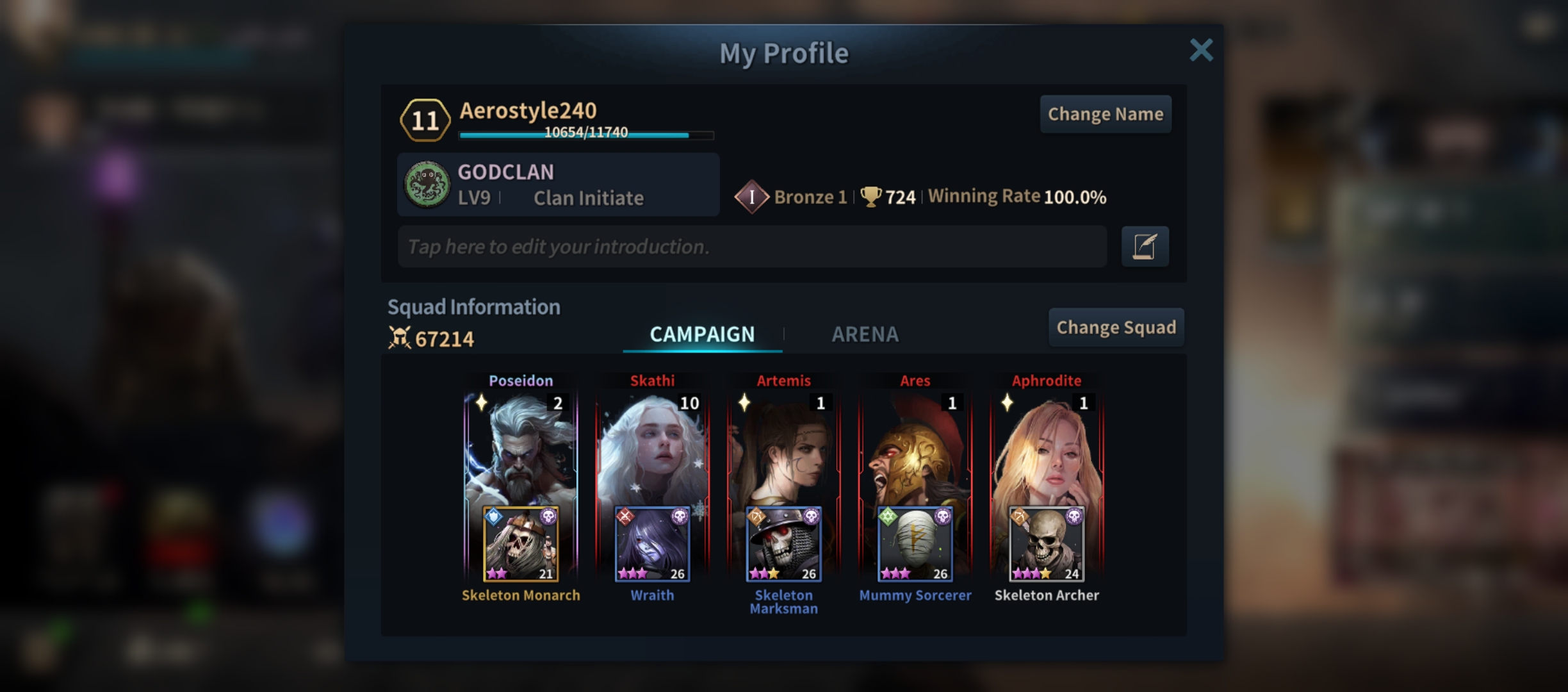This screenshot has height=692, width=1568.
Task: Select the Skeleton Archer troop icon
Action: click(x=1047, y=544)
